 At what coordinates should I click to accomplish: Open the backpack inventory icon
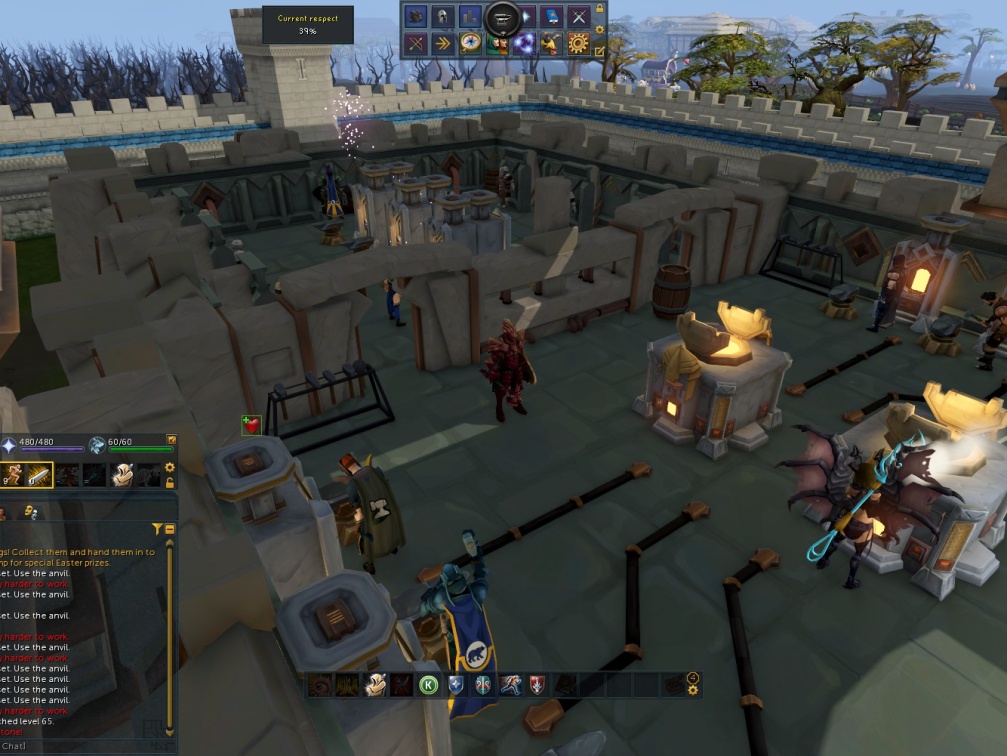(416, 17)
